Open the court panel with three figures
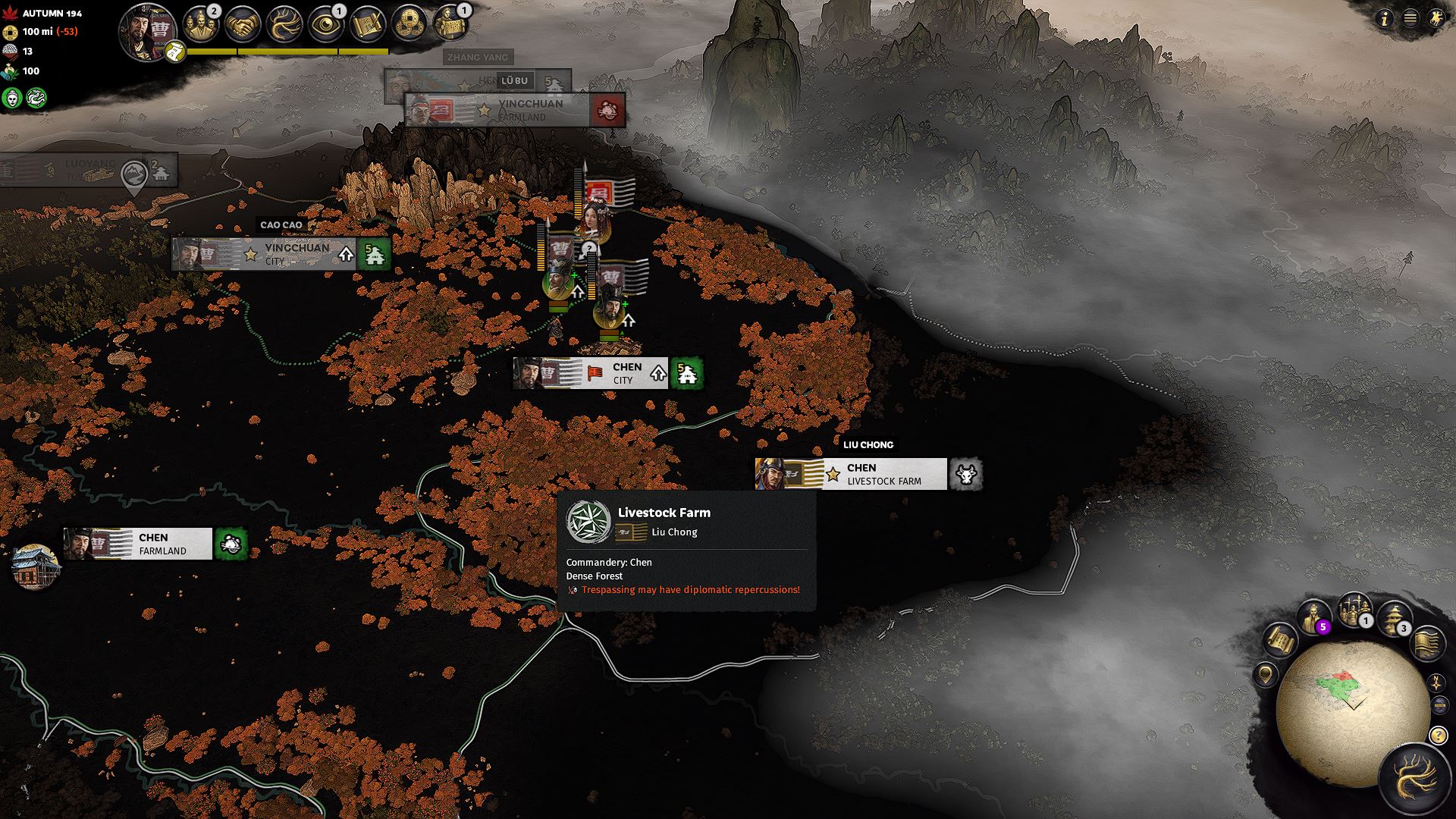The width and height of the screenshot is (1456, 819). (x=201, y=24)
